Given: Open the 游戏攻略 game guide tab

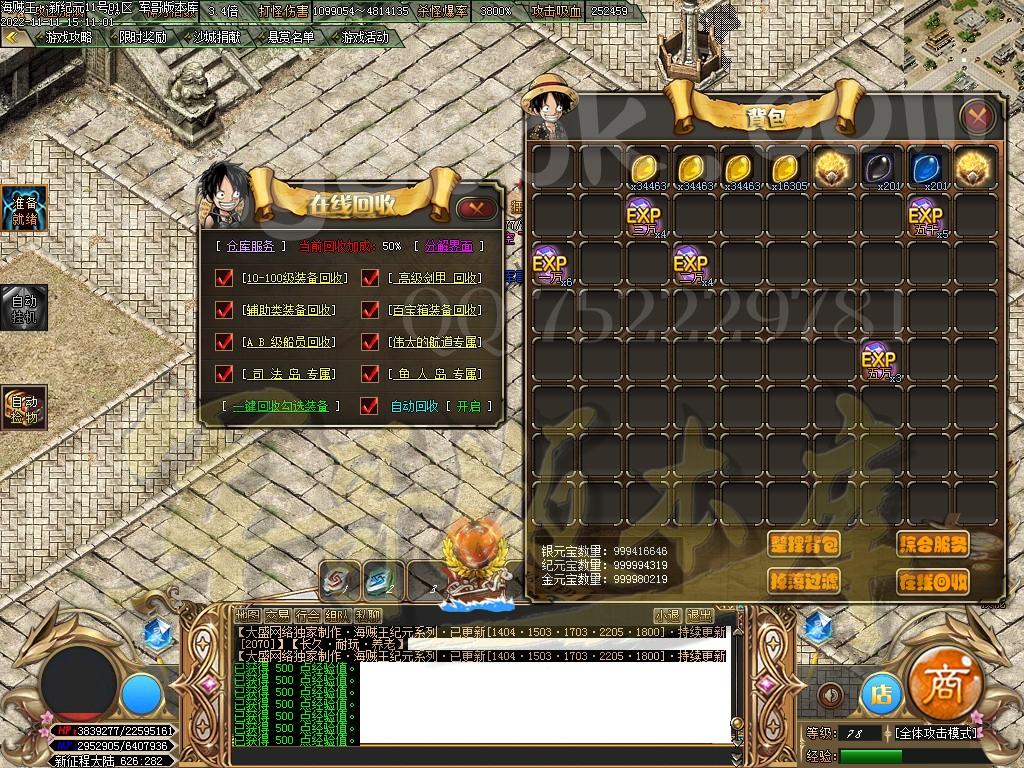Looking at the screenshot, I should 68,37.
